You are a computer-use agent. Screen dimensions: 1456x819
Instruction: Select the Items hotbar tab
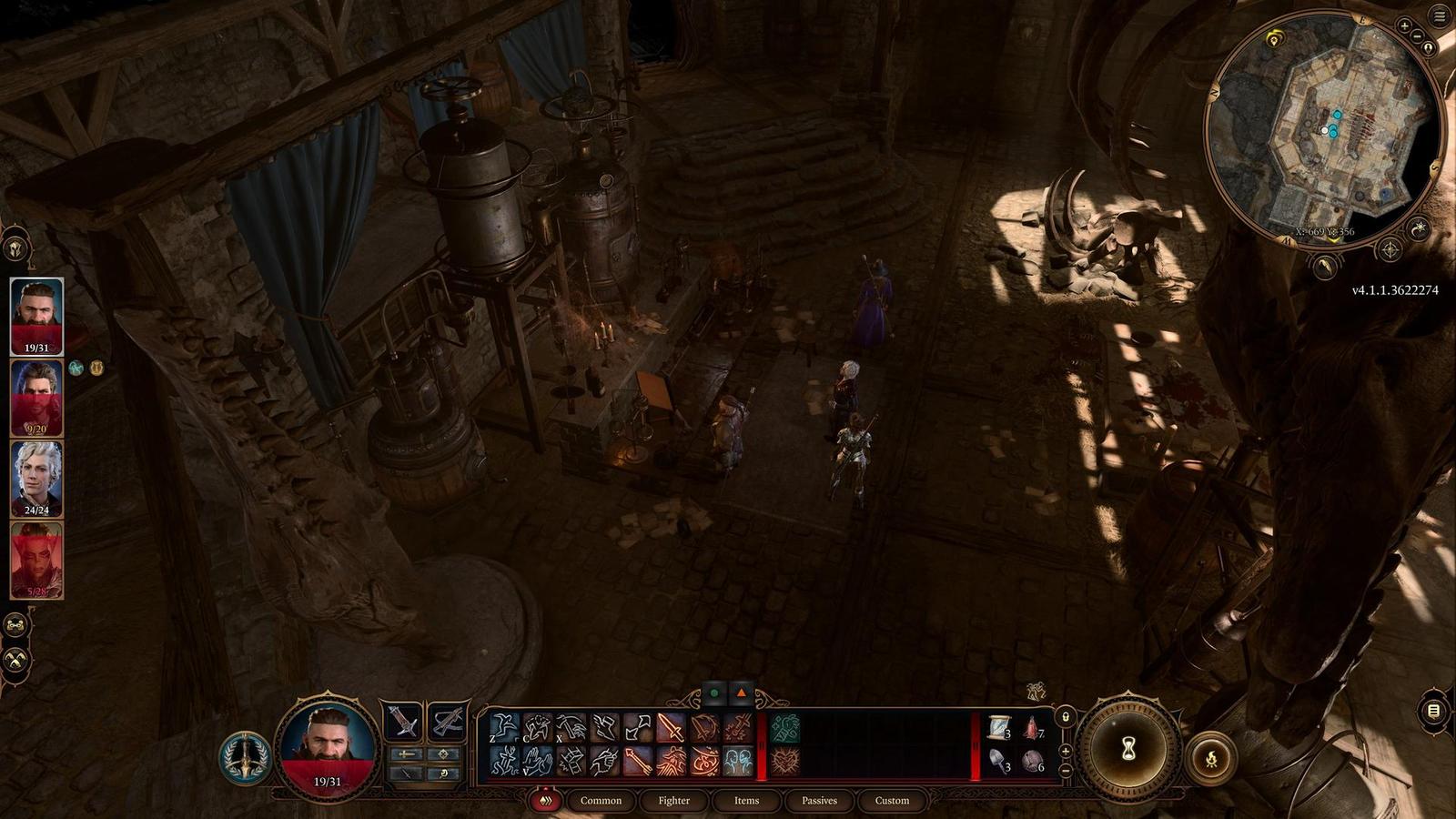point(746,801)
